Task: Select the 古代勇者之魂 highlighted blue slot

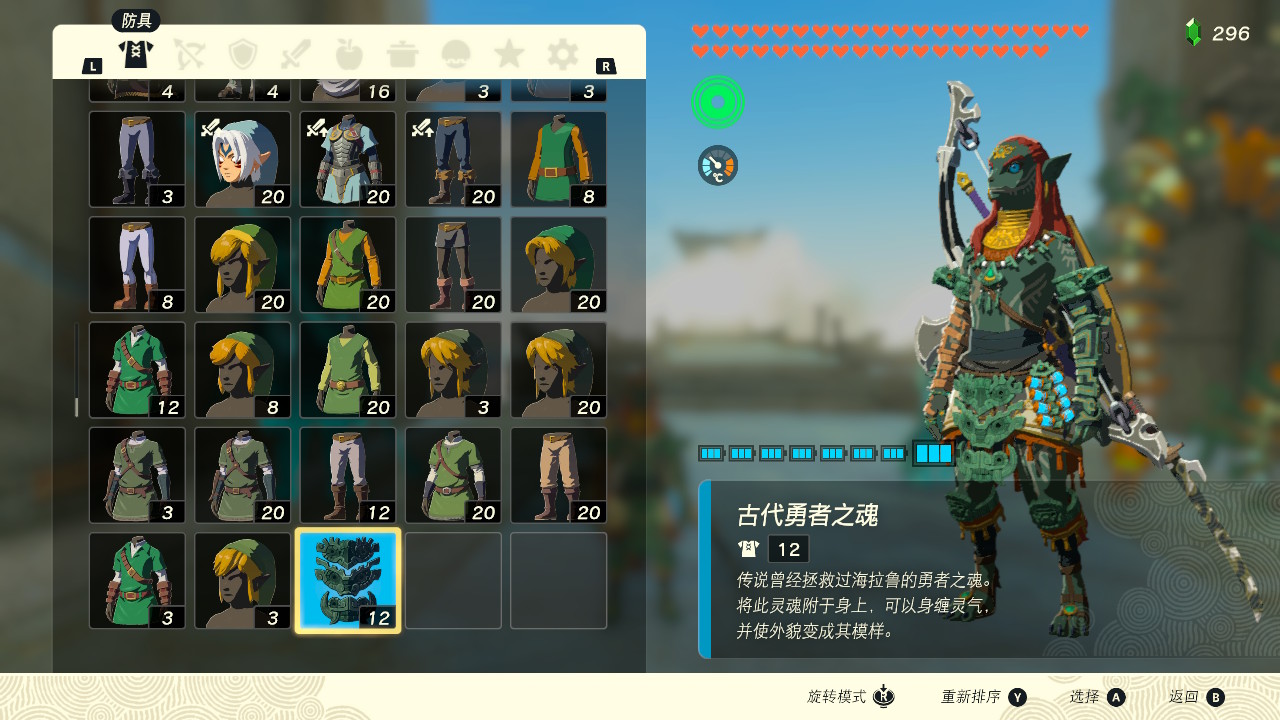Action: pos(348,580)
